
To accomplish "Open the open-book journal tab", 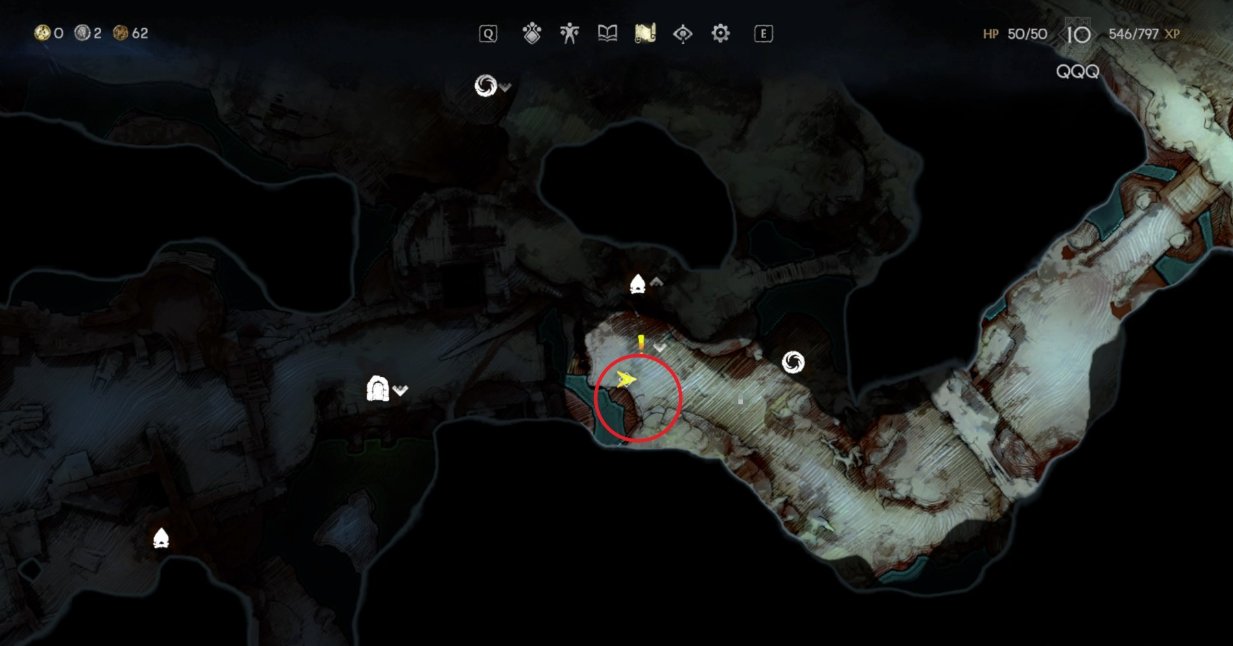I will 607,34.
